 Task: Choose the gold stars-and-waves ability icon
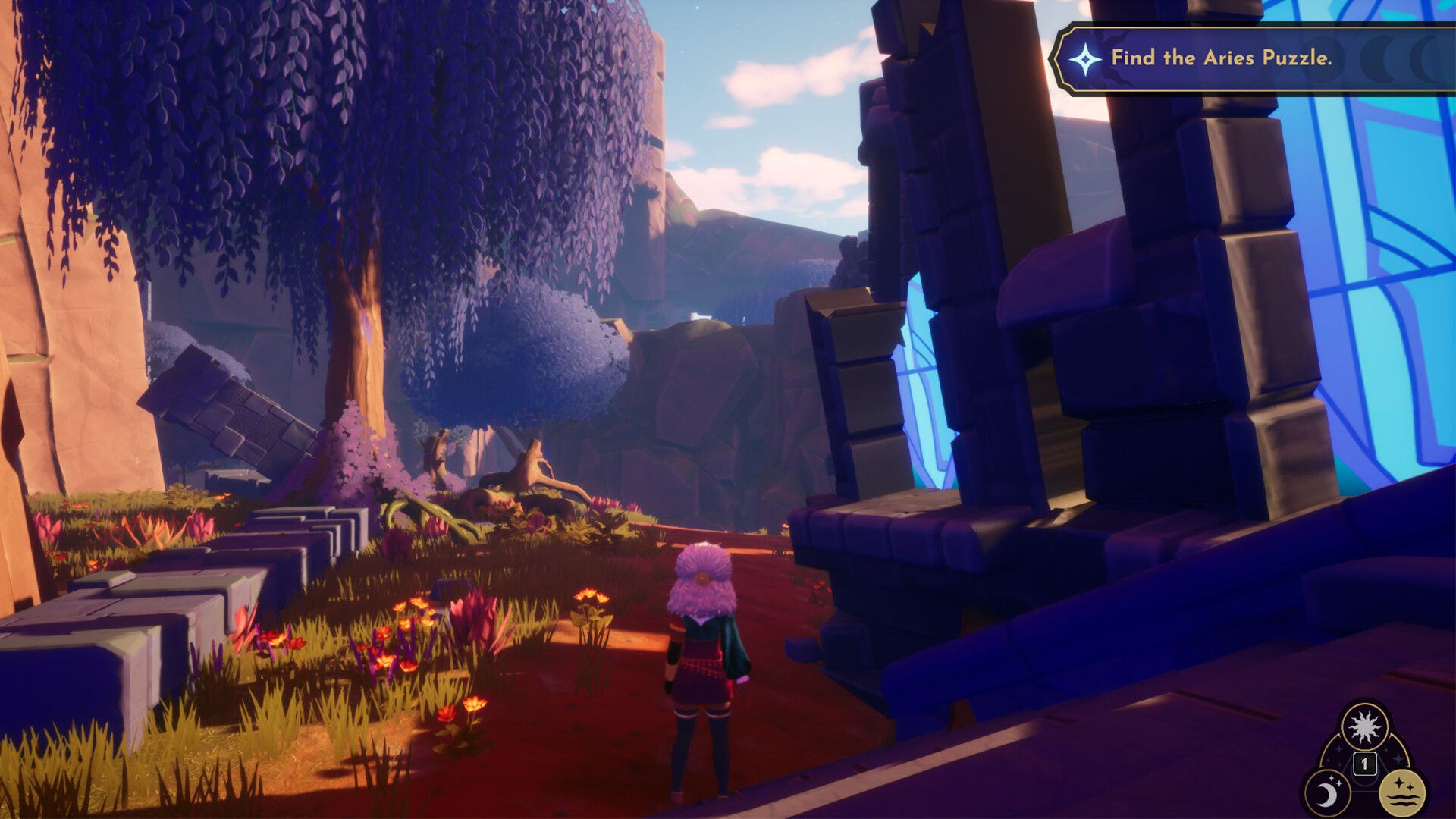(1401, 793)
